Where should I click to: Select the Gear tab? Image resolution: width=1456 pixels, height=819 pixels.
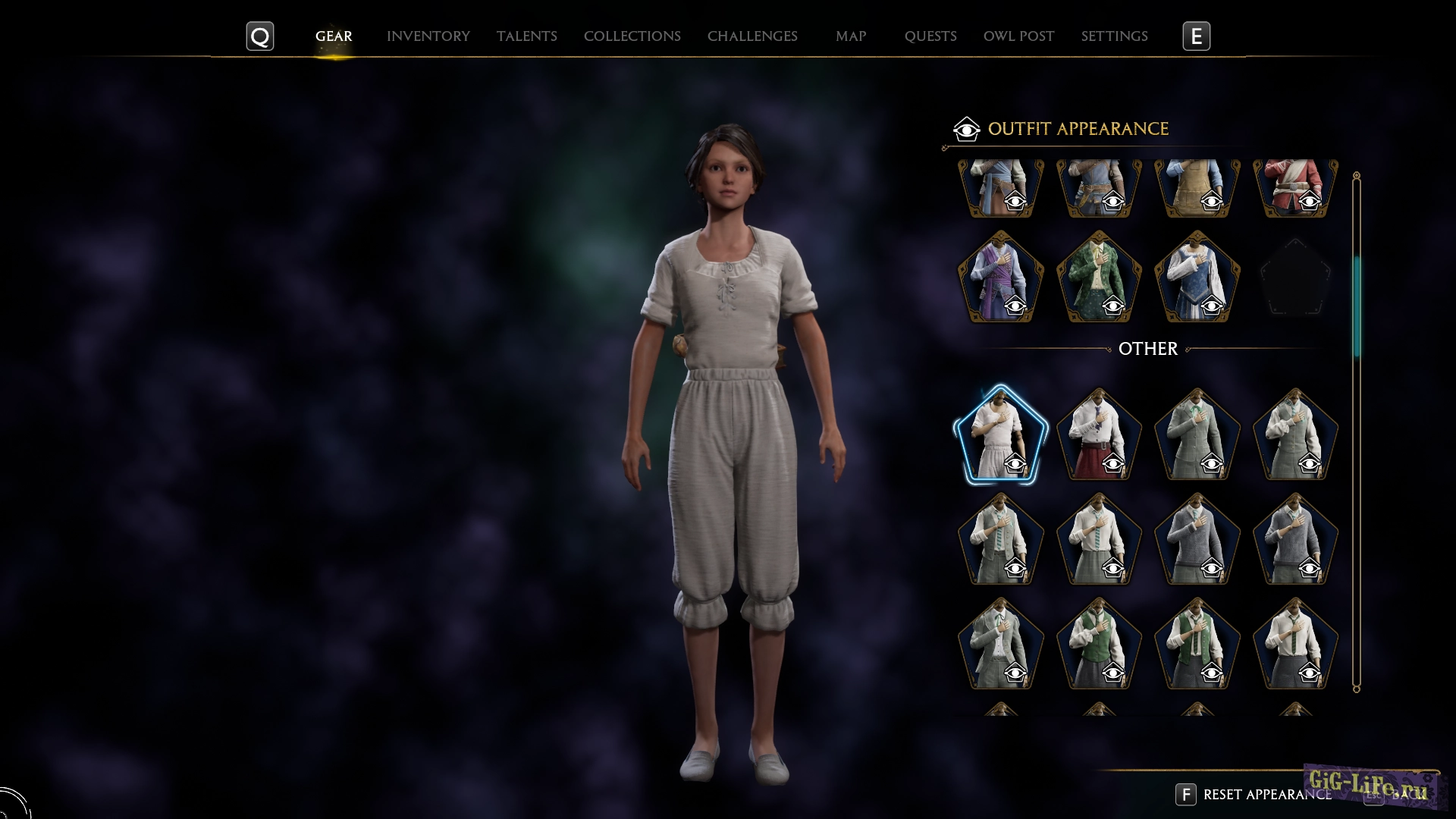point(334,36)
